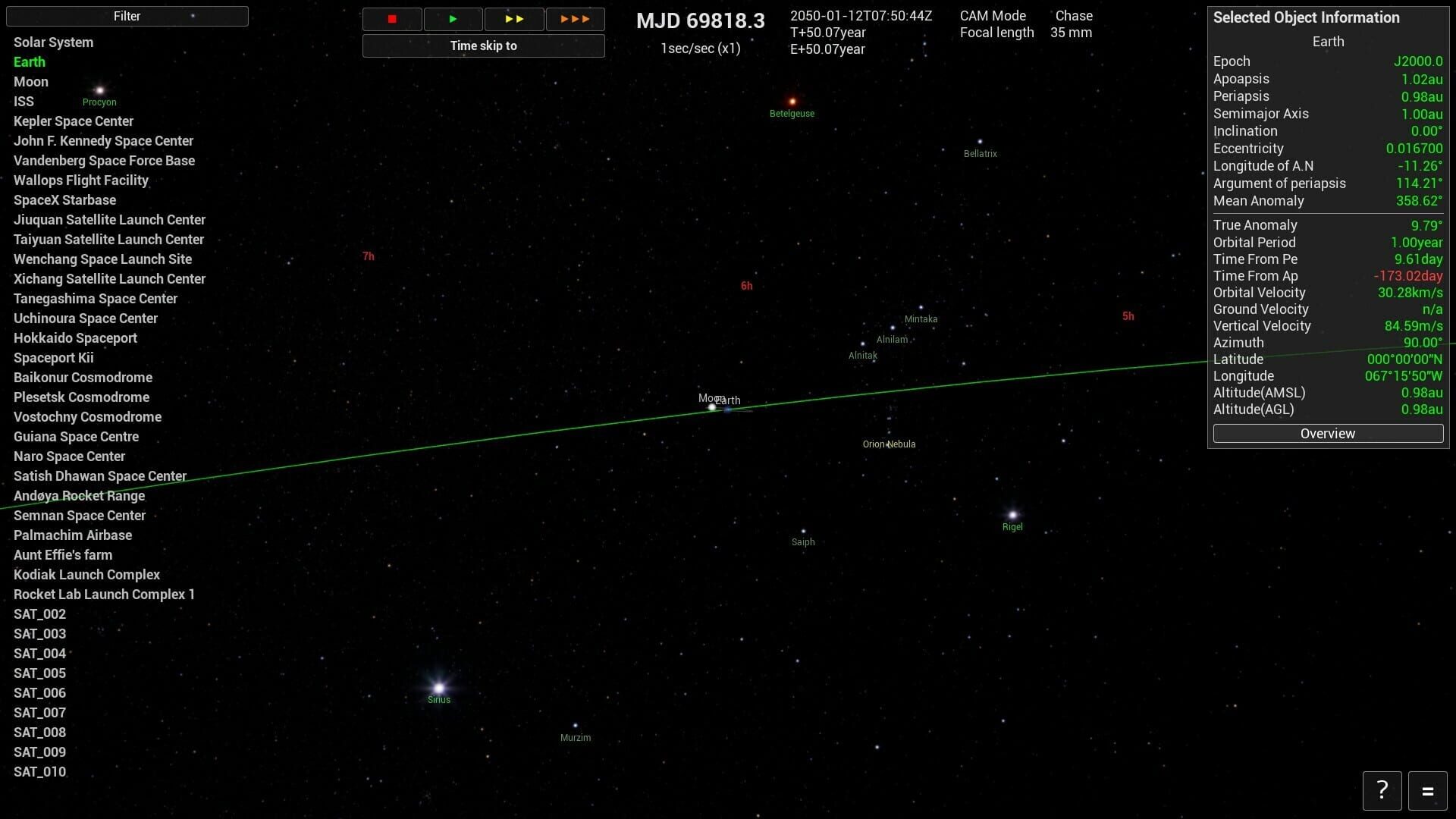The height and width of the screenshot is (819, 1456).
Task: Expand the Solar System tree entry
Action: 53,42
